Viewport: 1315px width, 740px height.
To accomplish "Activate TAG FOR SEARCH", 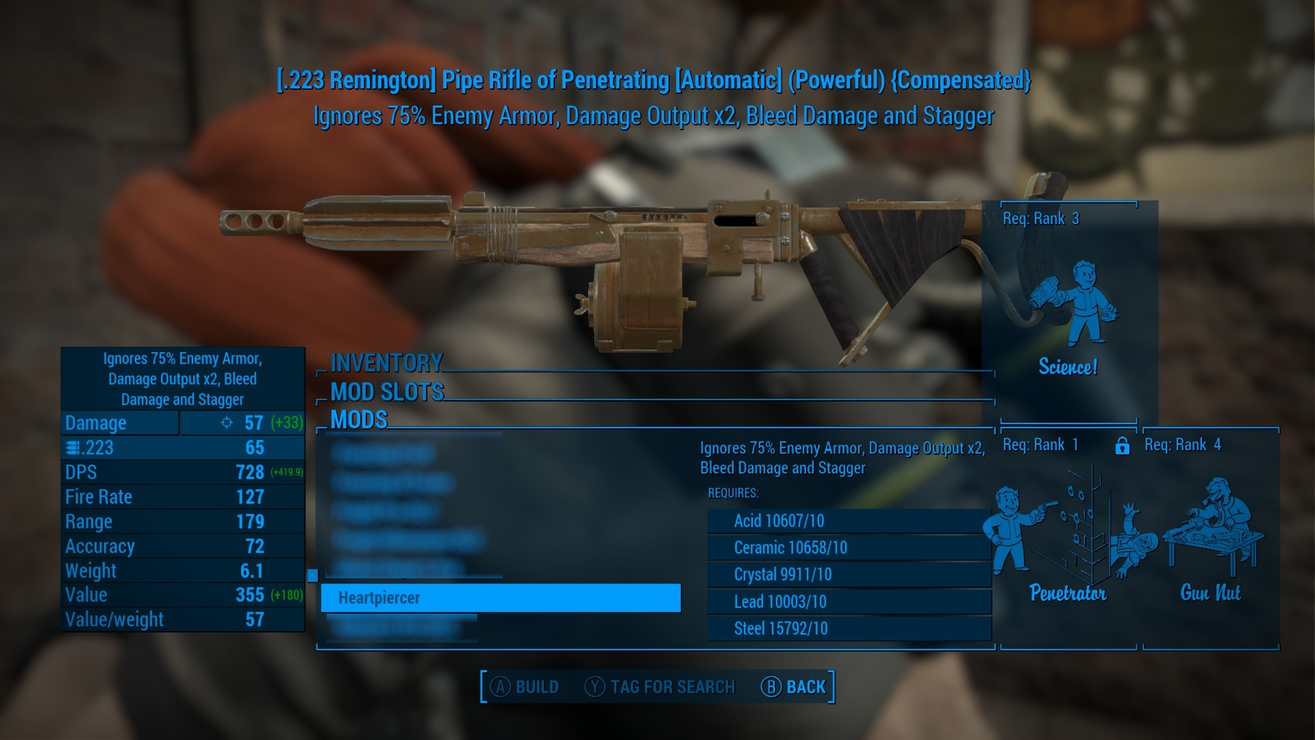I will pyautogui.click(x=660, y=687).
